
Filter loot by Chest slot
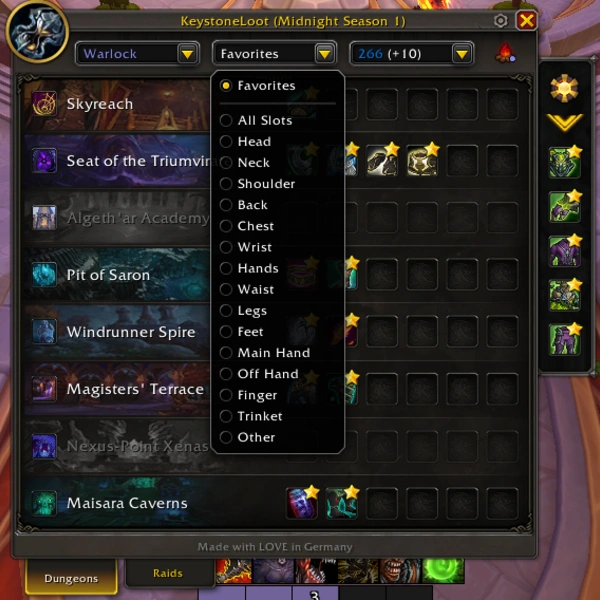point(255,226)
